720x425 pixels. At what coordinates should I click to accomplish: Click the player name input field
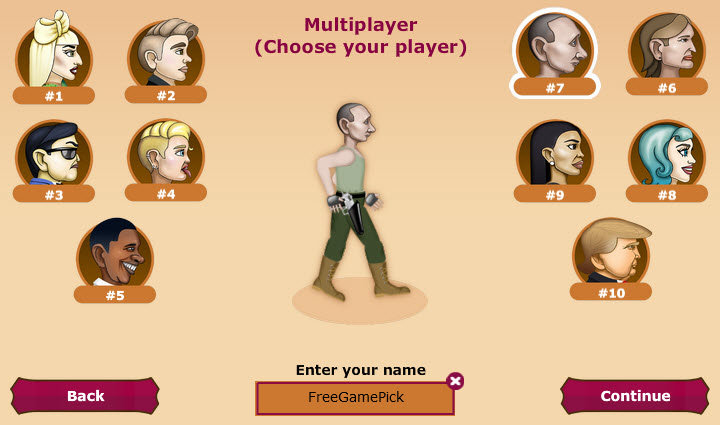[x=355, y=397]
